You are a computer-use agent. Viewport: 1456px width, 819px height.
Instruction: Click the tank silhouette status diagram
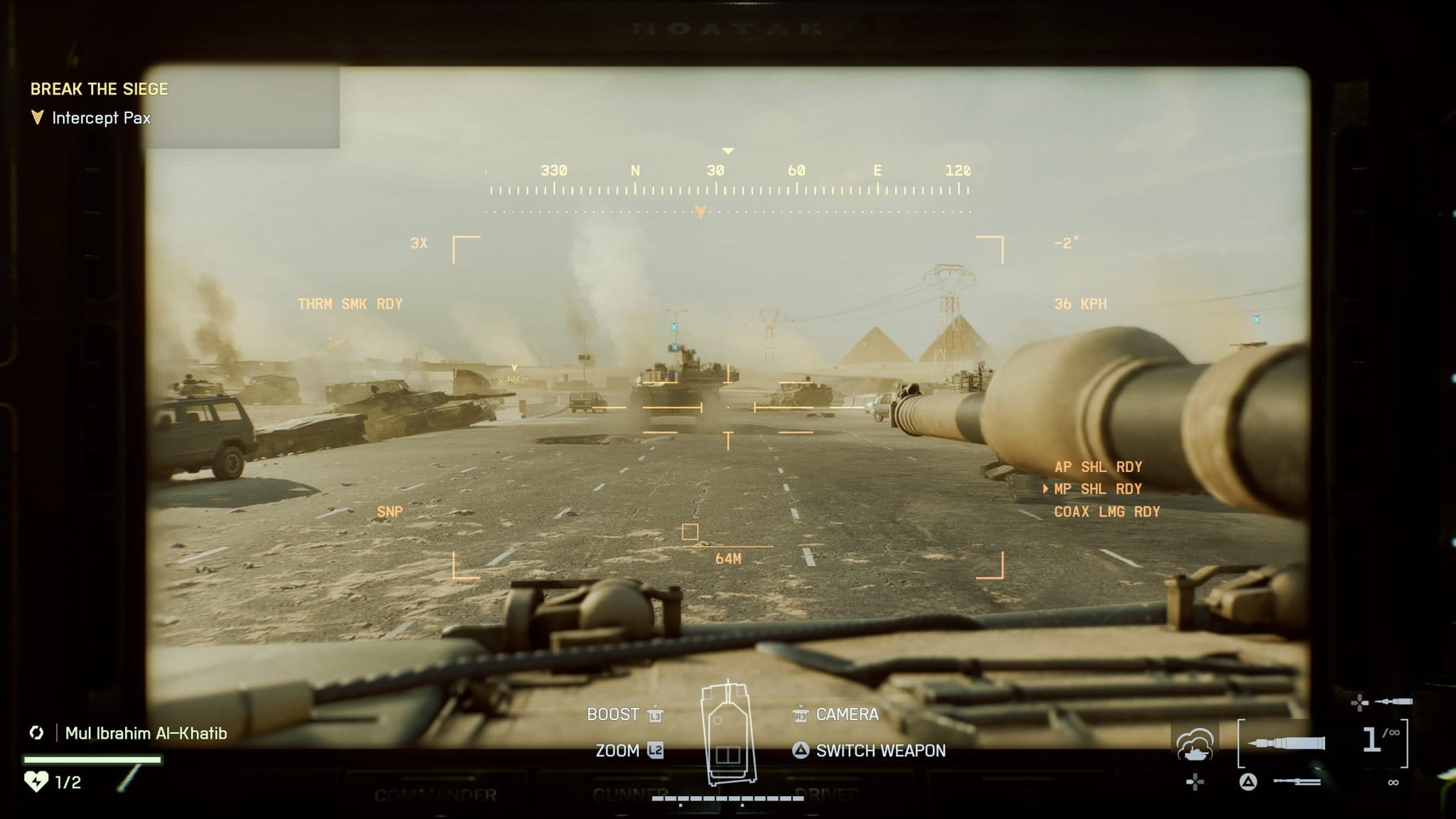click(727, 732)
